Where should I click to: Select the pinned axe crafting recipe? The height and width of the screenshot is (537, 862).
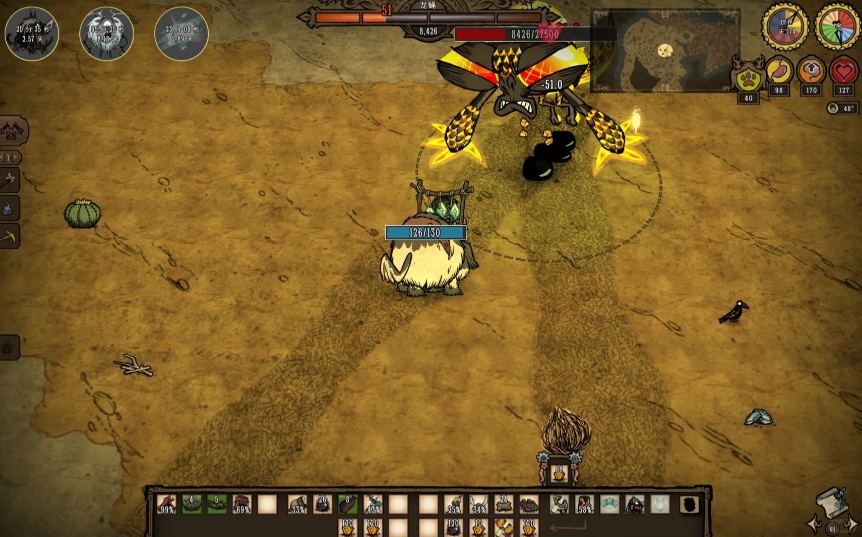(x=11, y=180)
